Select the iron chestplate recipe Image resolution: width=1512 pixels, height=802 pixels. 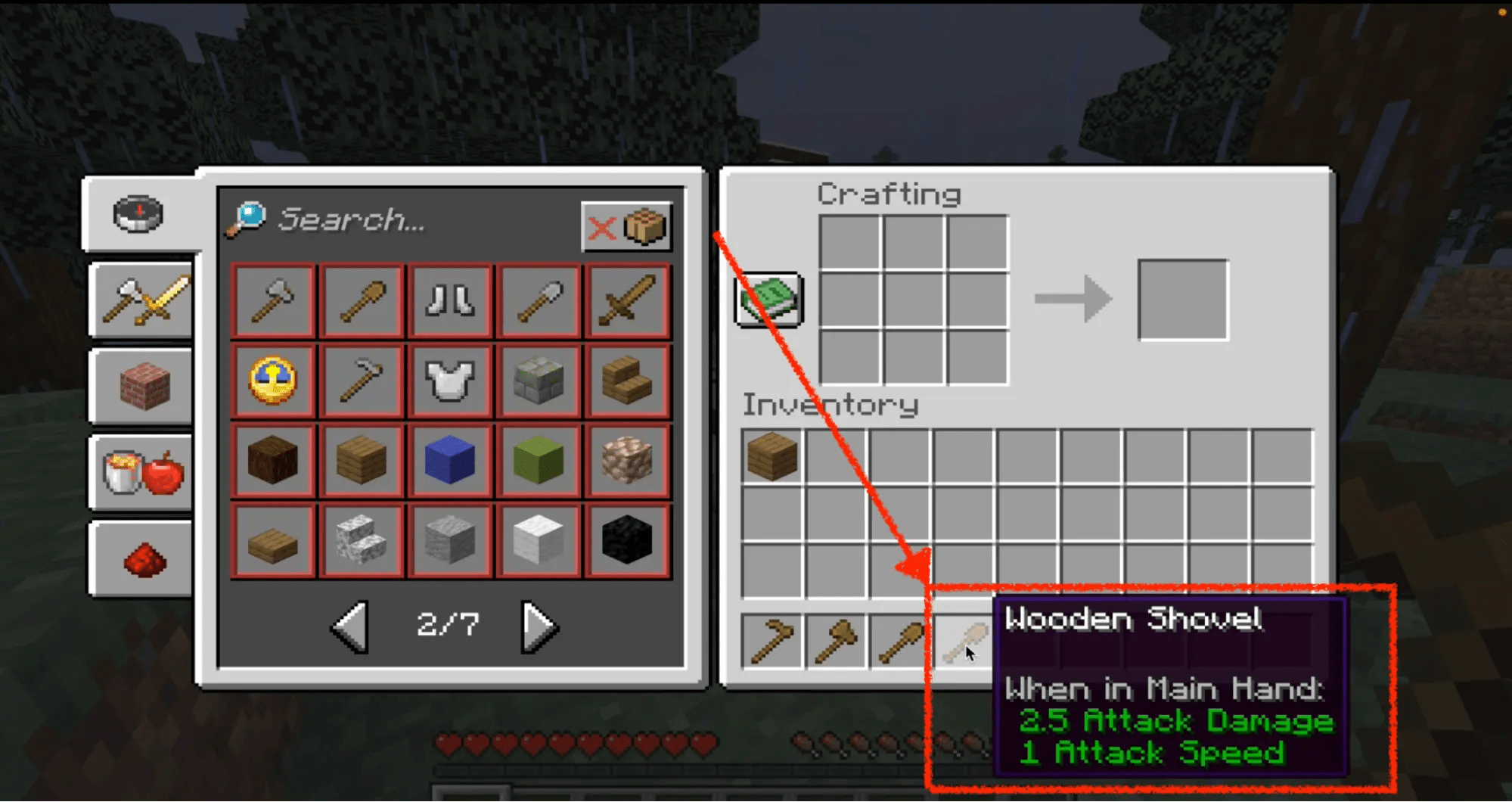point(449,381)
